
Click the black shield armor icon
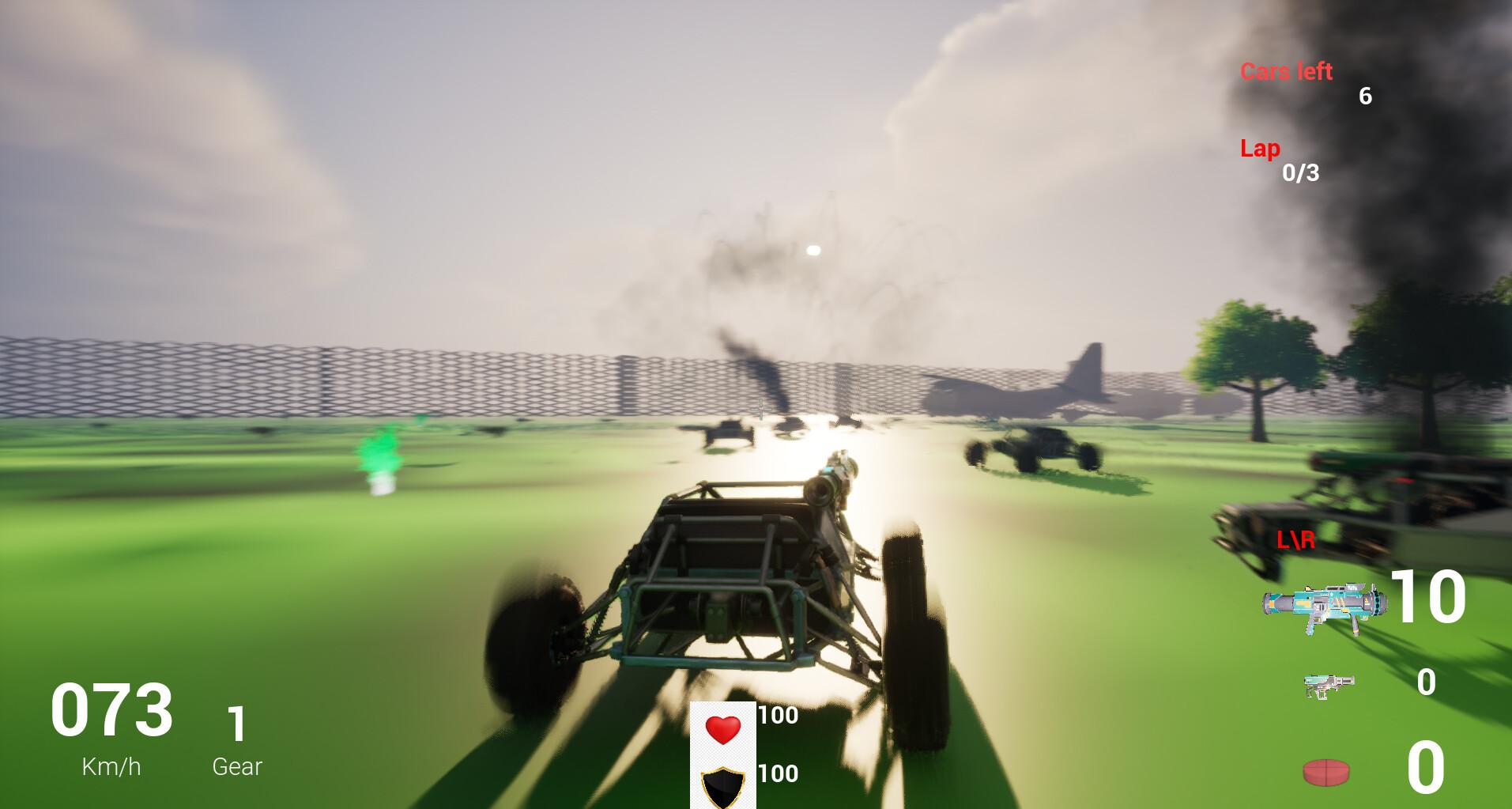pyautogui.click(x=722, y=789)
